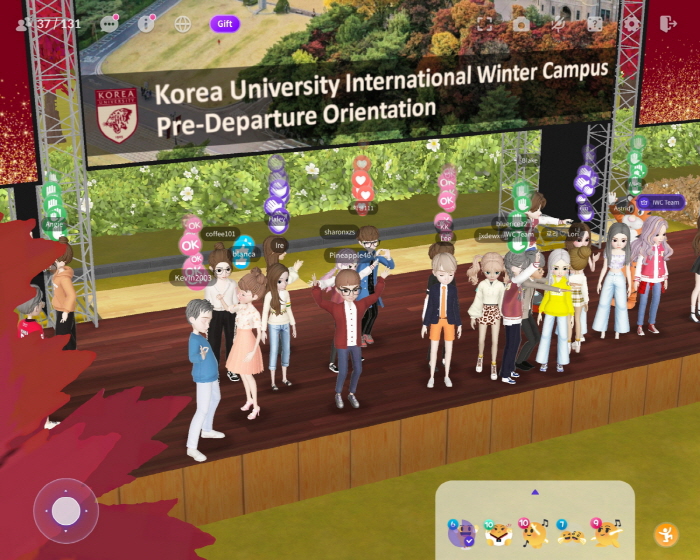Select the dancing tiger emote numbered 10
This screenshot has width=700, height=560.
(533, 534)
